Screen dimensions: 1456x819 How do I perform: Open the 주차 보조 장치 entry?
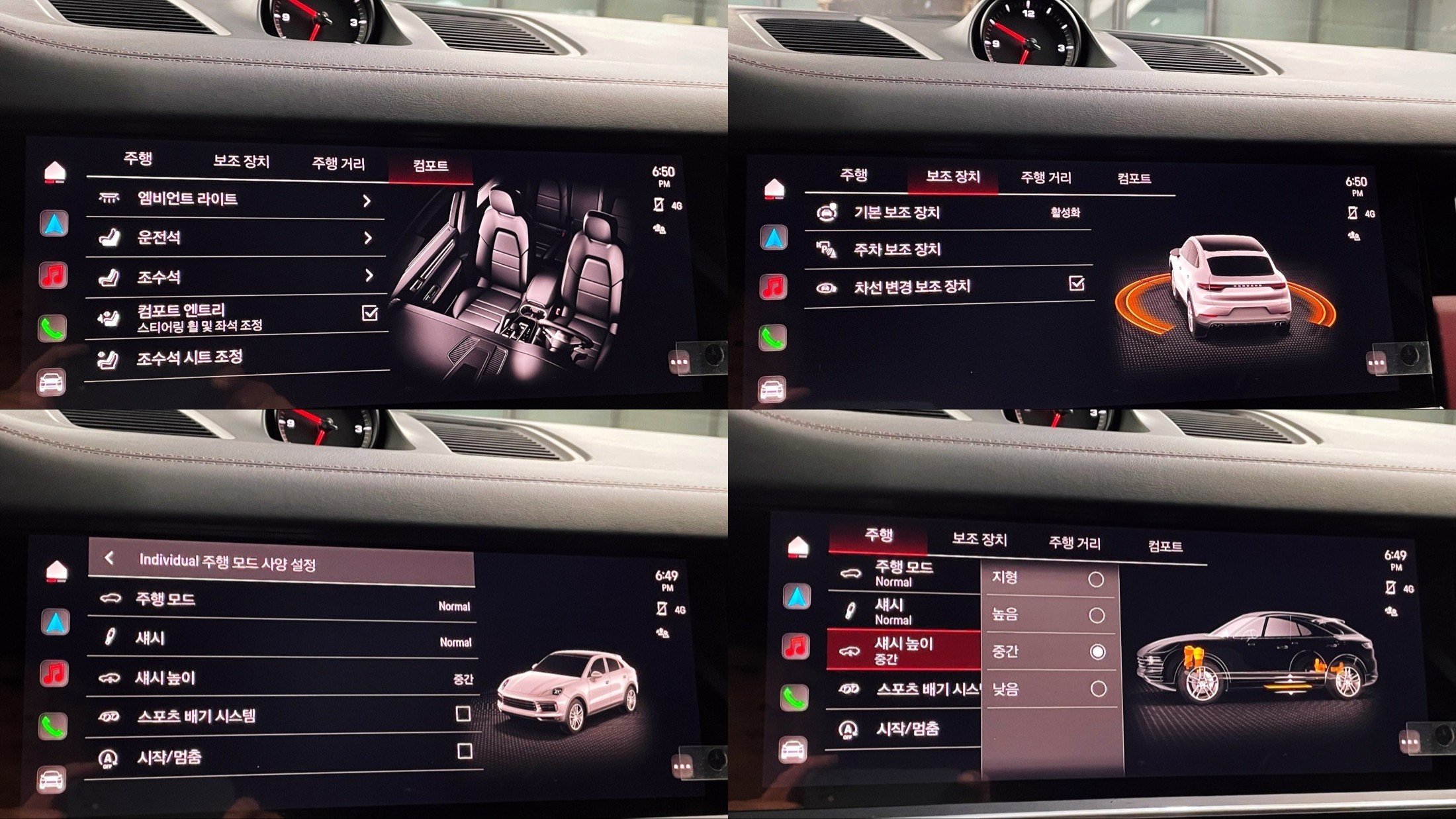948,250
